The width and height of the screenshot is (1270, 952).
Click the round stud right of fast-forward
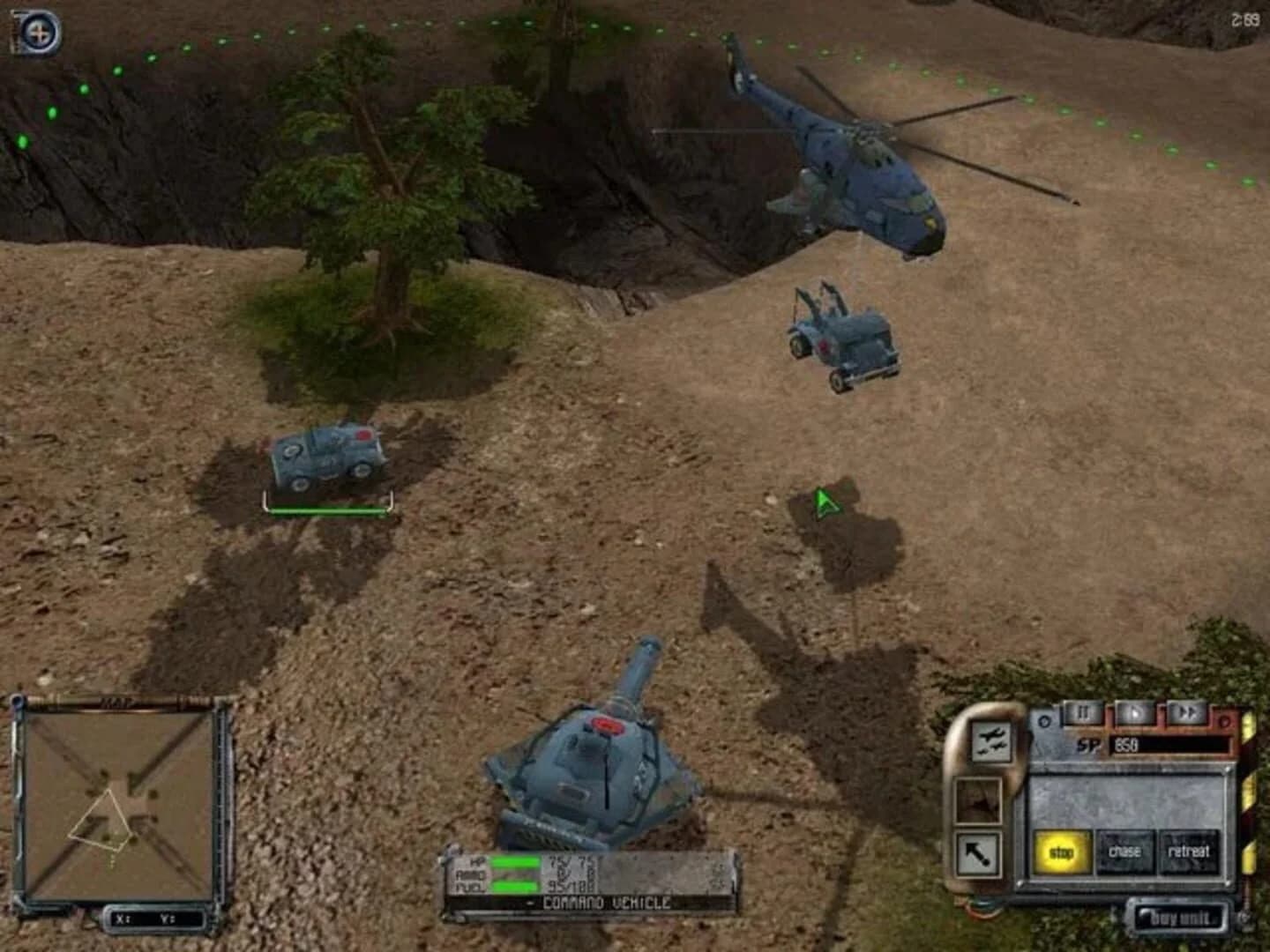pyautogui.click(x=1226, y=723)
